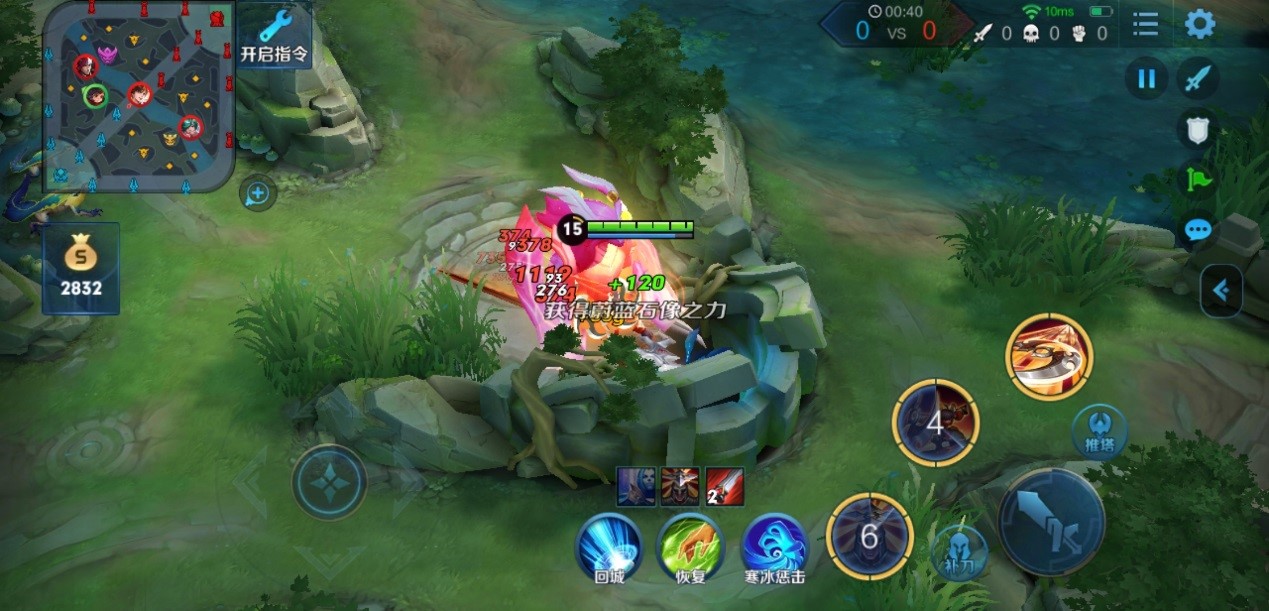Expand the side panel arrow
Image resolution: width=1269 pixels, height=611 pixels.
coord(1221,291)
